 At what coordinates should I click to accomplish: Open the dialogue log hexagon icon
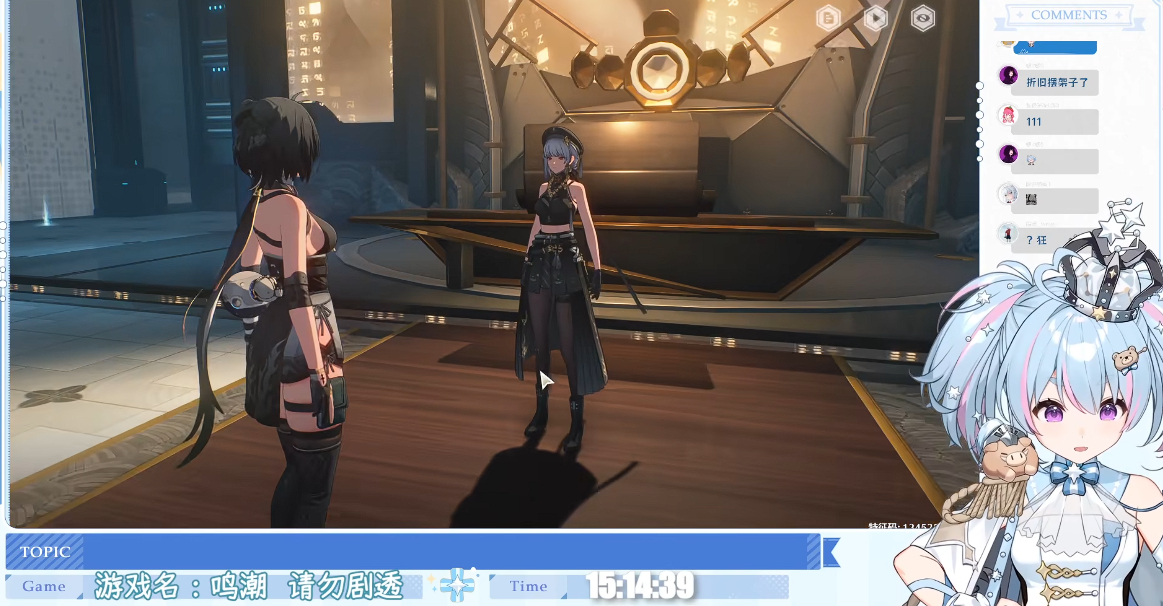coord(828,17)
